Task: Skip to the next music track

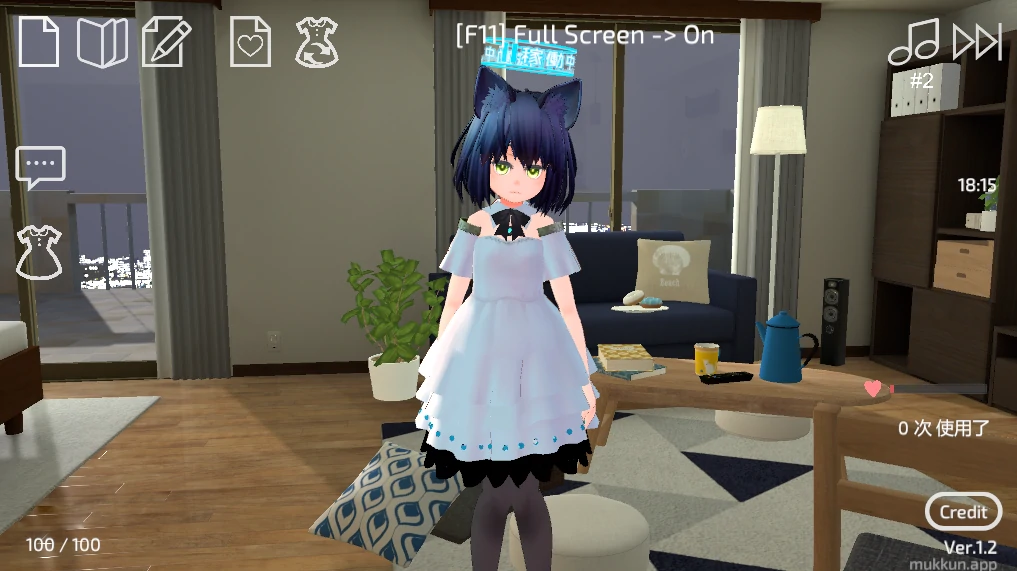Action: [x=976, y=42]
